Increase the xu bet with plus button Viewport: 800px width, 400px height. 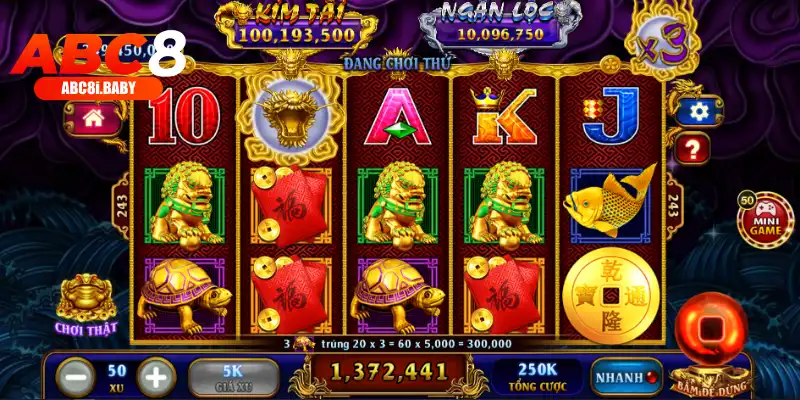click(153, 378)
